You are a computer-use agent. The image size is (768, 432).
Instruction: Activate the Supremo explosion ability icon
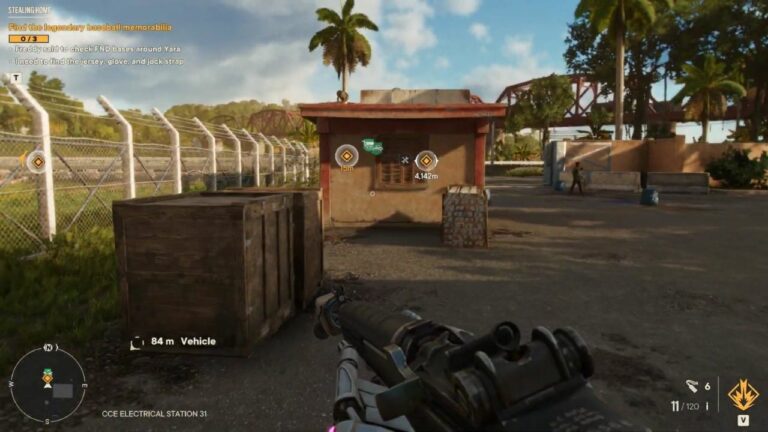742,395
